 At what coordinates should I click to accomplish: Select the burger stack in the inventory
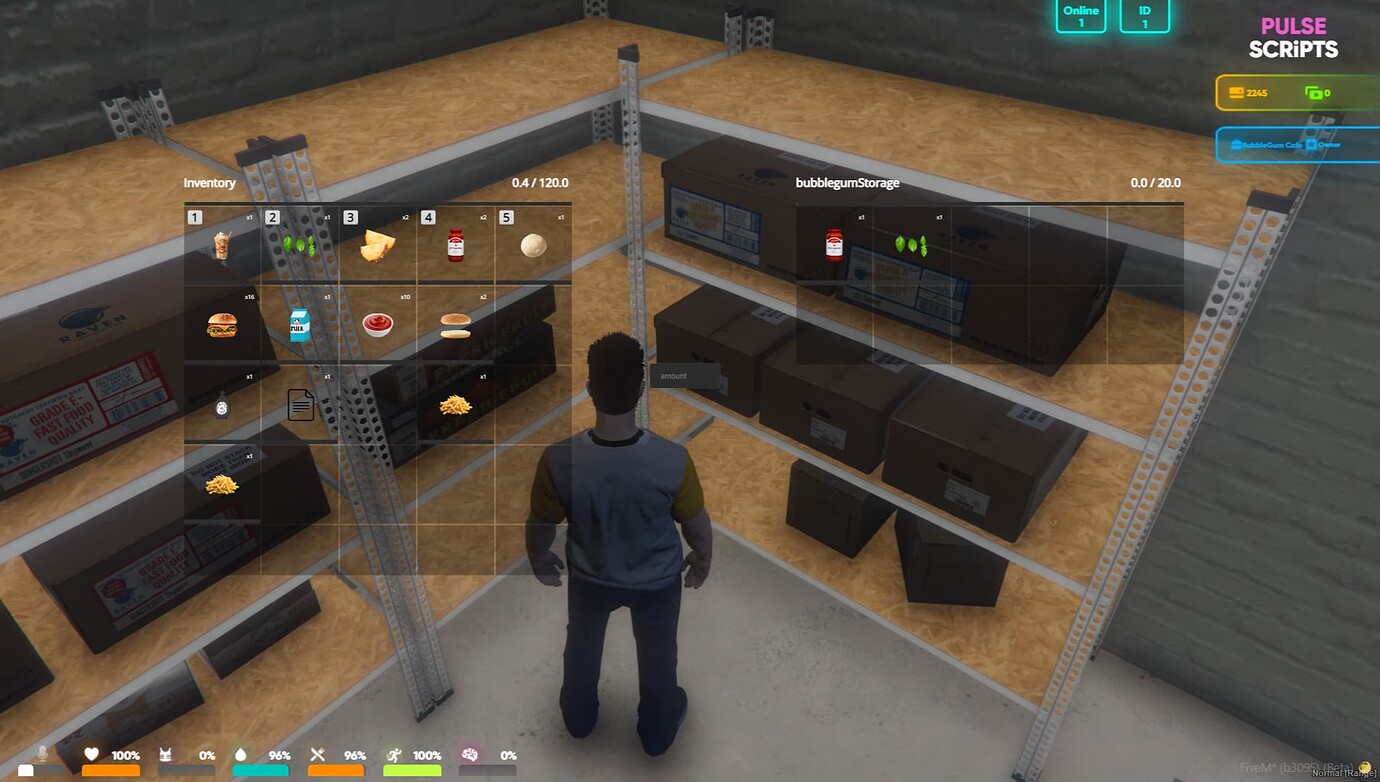[x=222, y=322]
